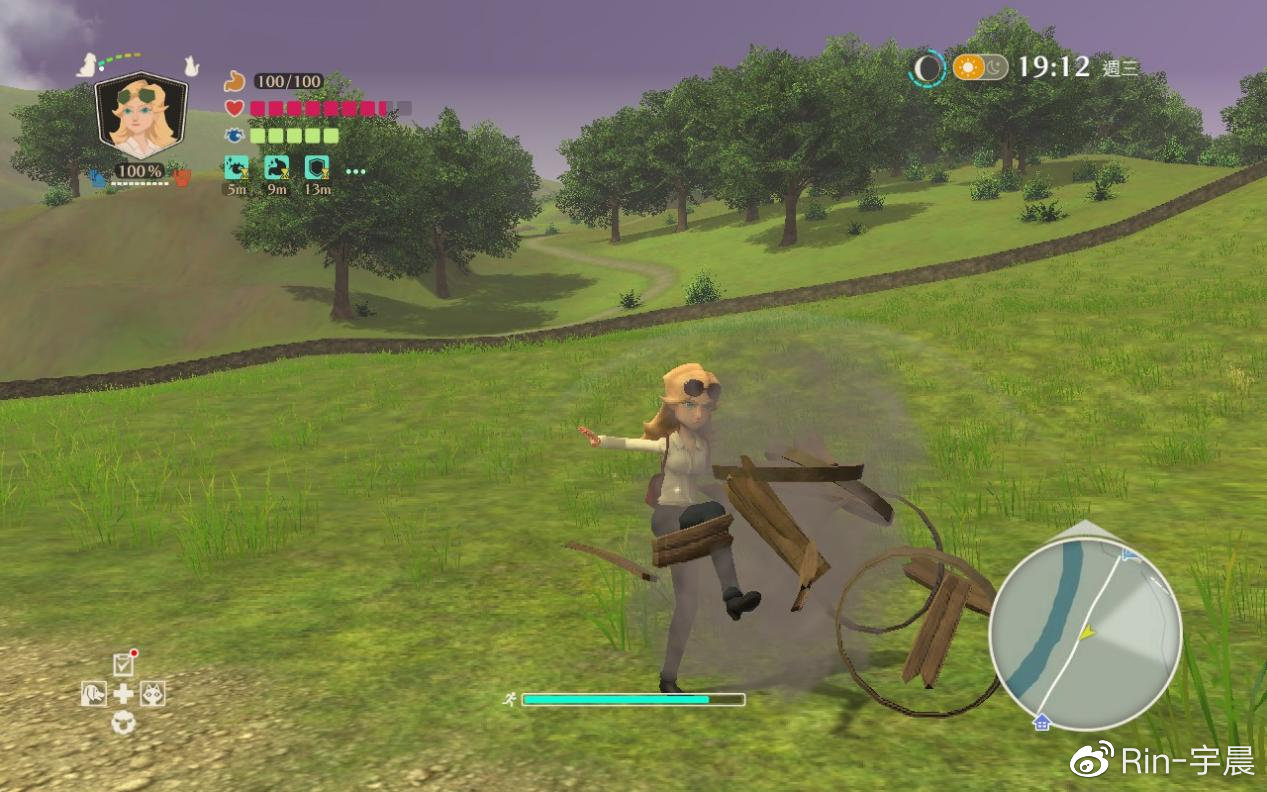Click the moon phase indicator

[928, 68]
